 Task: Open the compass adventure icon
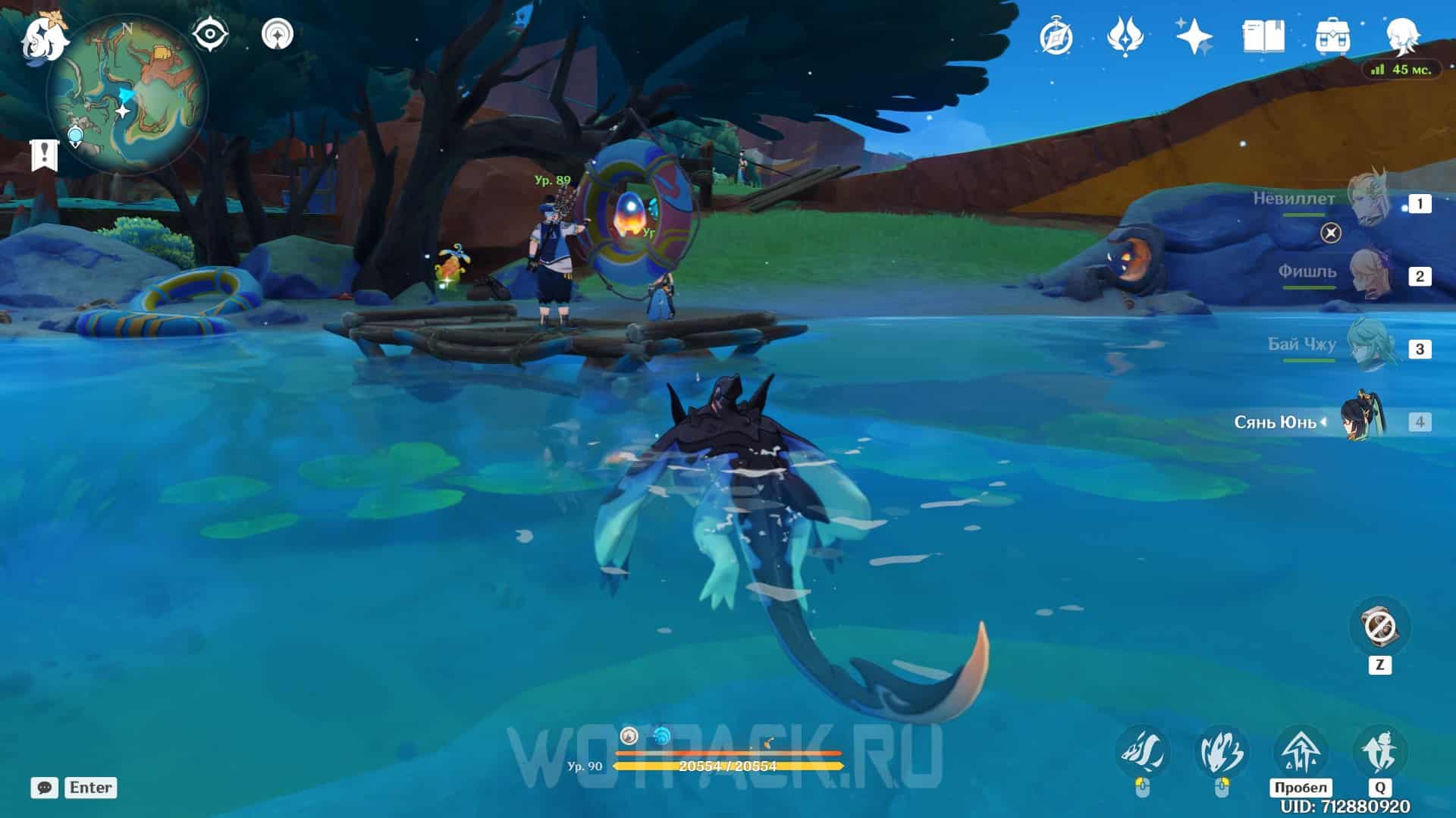(x=1056, y=36)
